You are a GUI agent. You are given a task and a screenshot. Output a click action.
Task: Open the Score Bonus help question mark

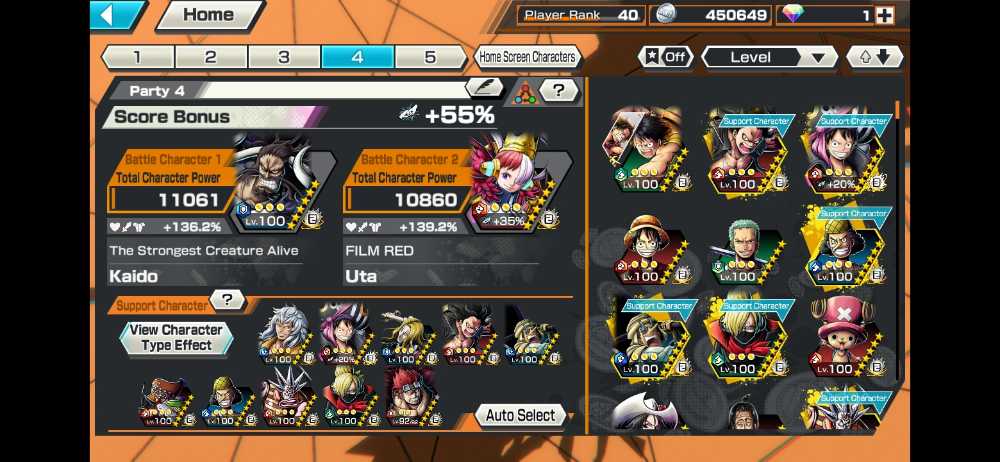[560, 90]
